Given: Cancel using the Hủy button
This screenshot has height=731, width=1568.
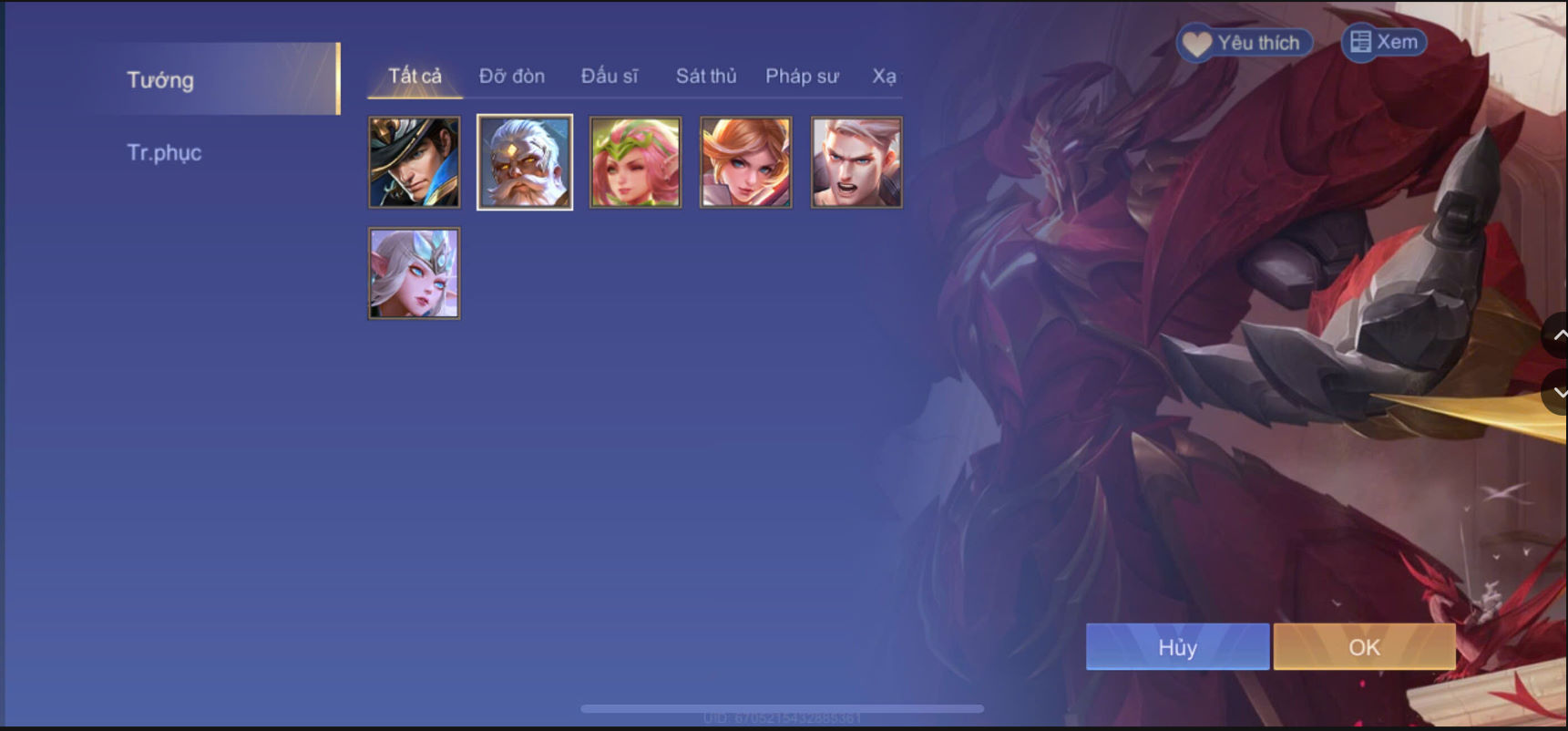Looking at the screenshot, I should pyautogui.click(x=1177, y=647).
